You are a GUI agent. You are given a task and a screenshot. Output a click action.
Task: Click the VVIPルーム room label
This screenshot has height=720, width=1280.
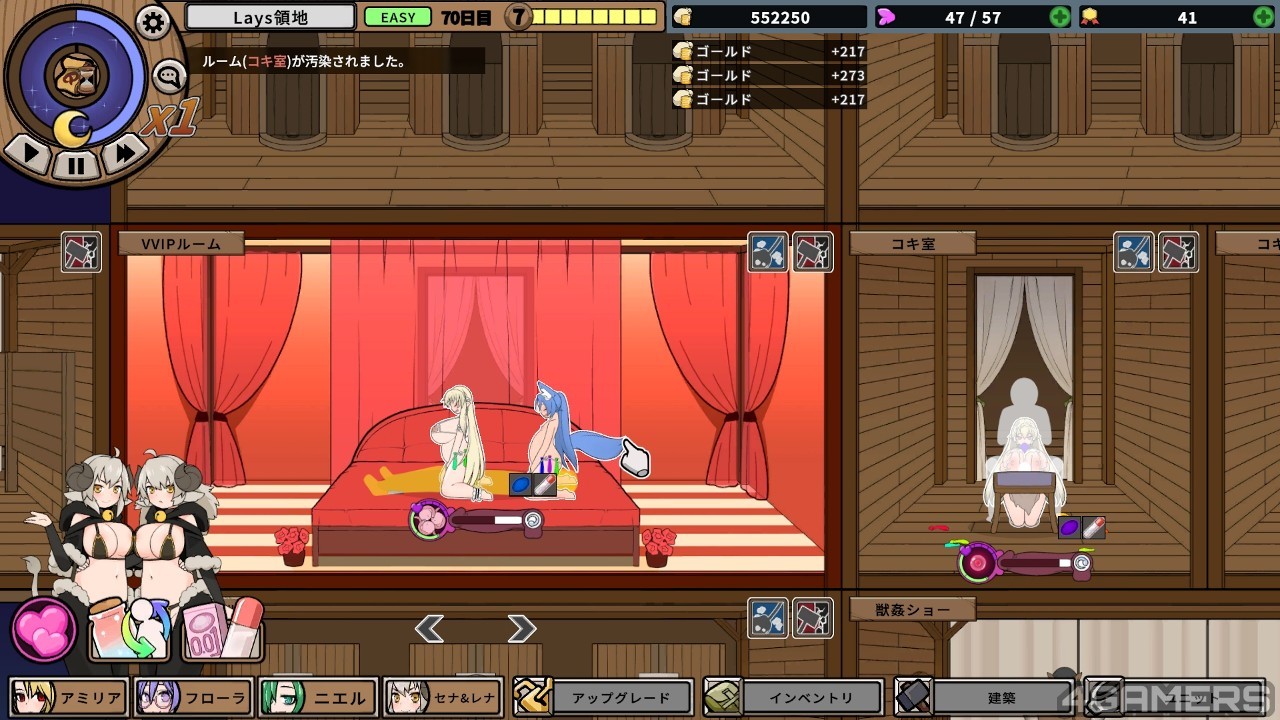(x=181, y=243)
